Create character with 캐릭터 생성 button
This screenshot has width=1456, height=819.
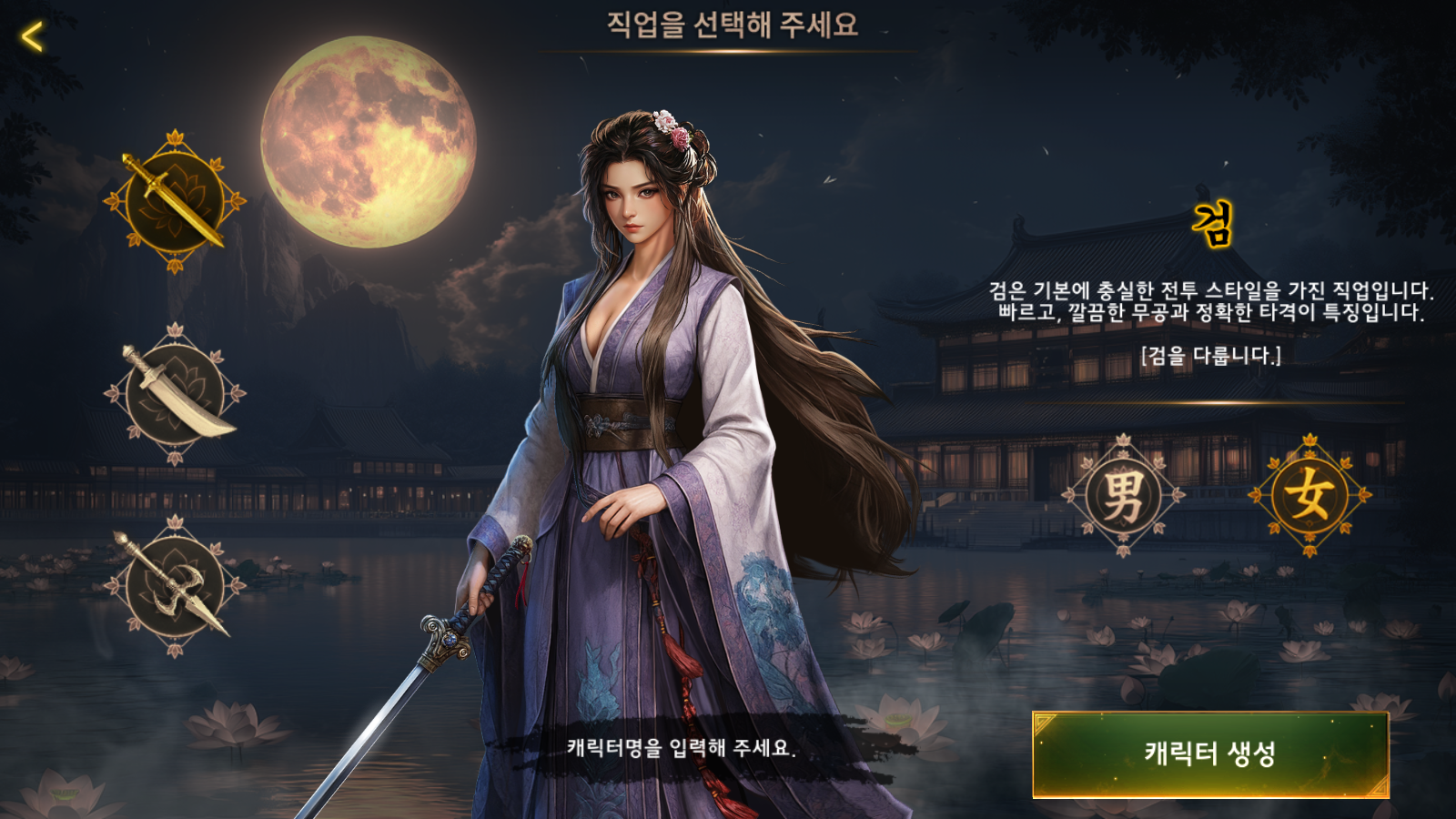point(1210,754)
